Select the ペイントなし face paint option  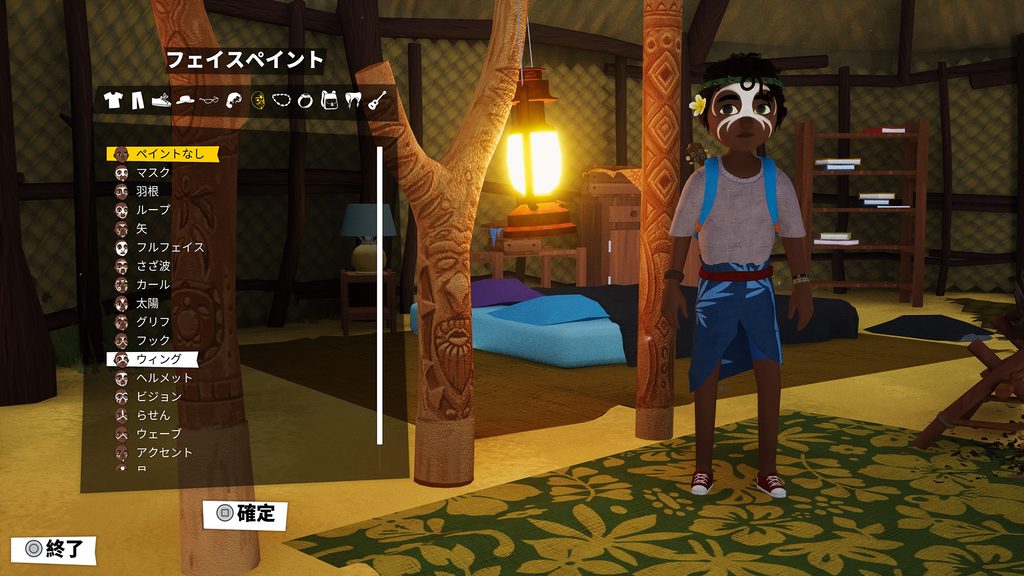tap(160, 154)
